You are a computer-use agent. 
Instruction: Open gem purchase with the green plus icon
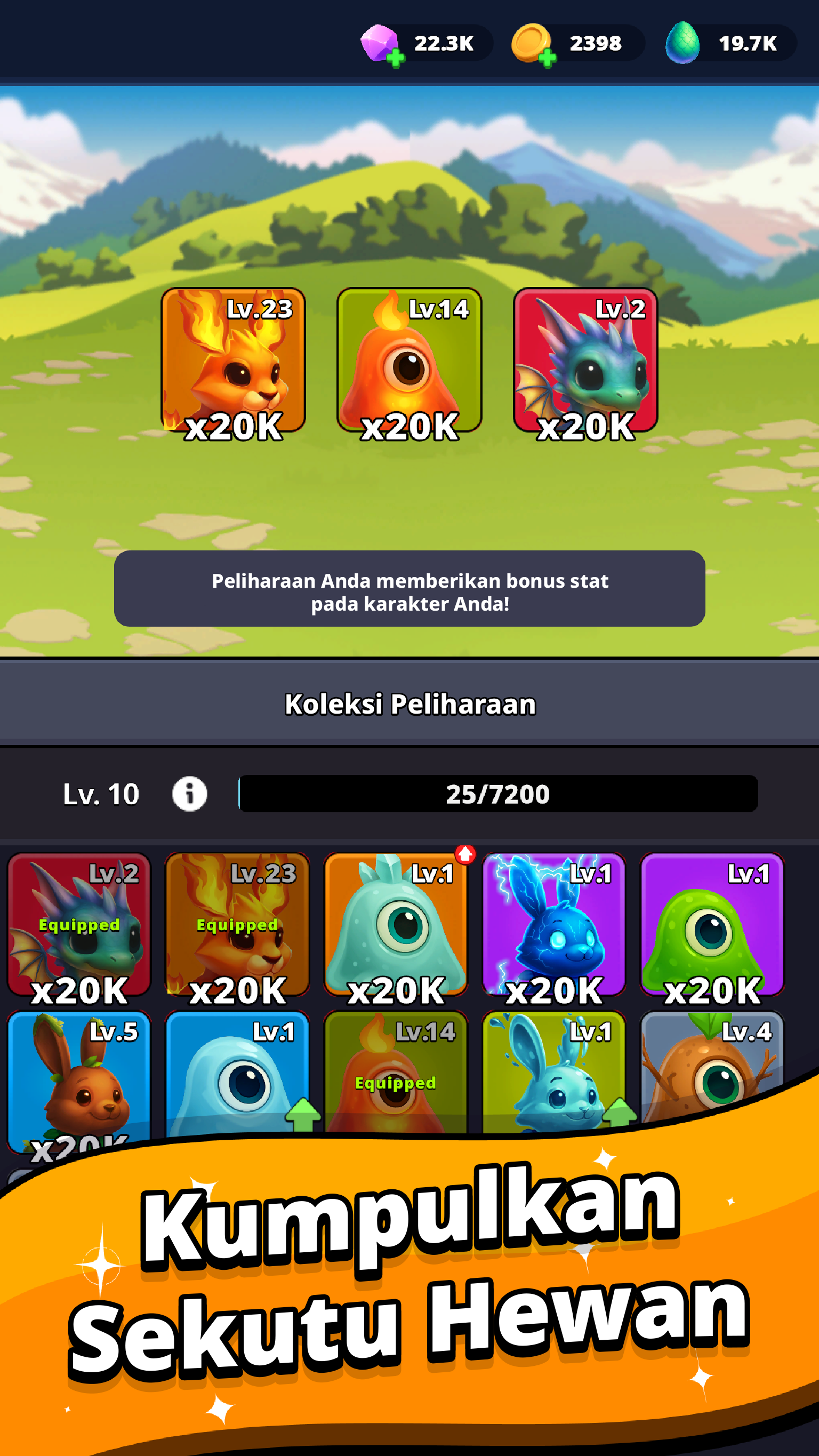(x=397, y=57)
